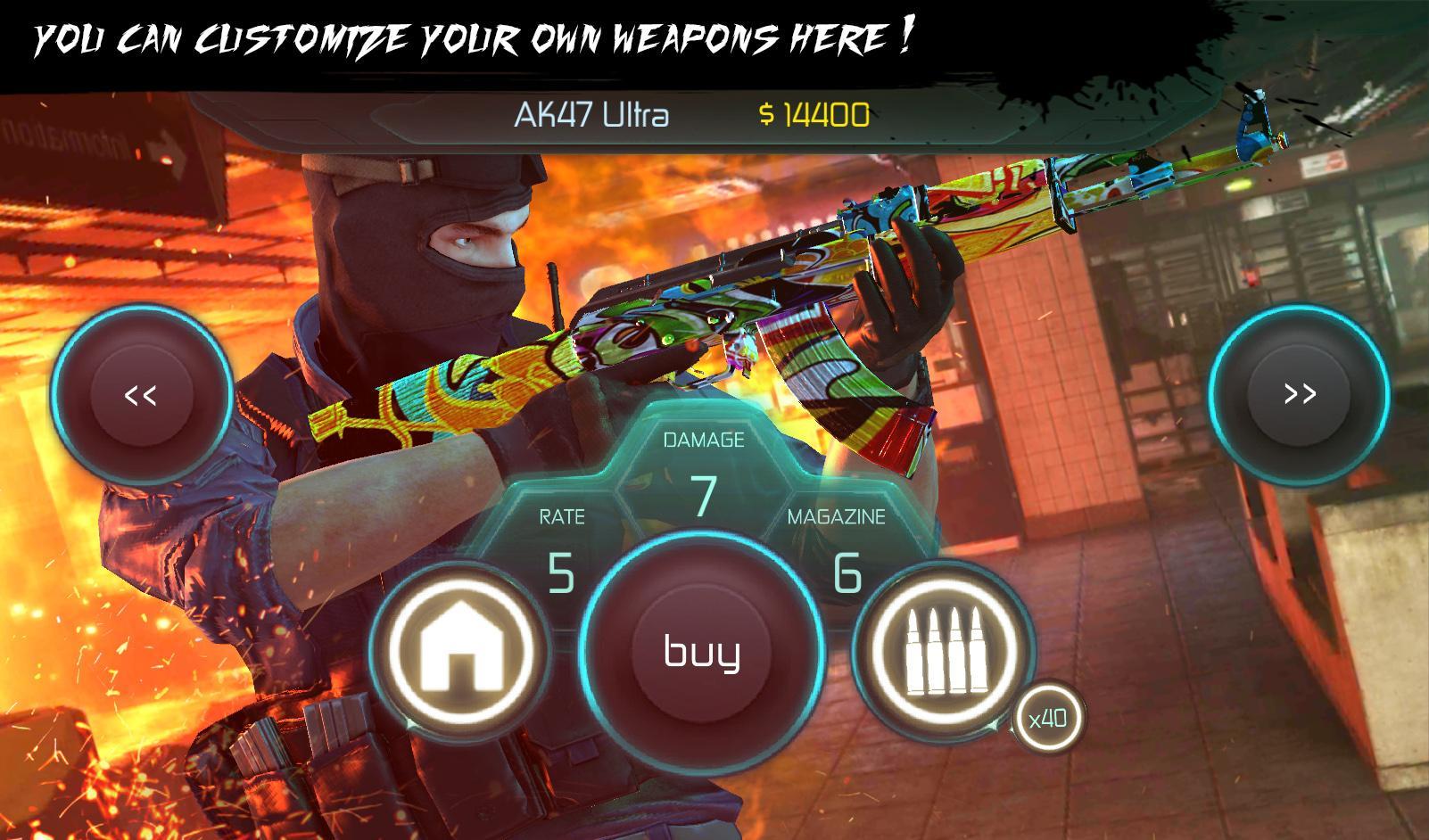Select the weapon stats panel header
The height and width of the screenshot is (840, 1429).
pyautogui.click(x=705, y=439)
